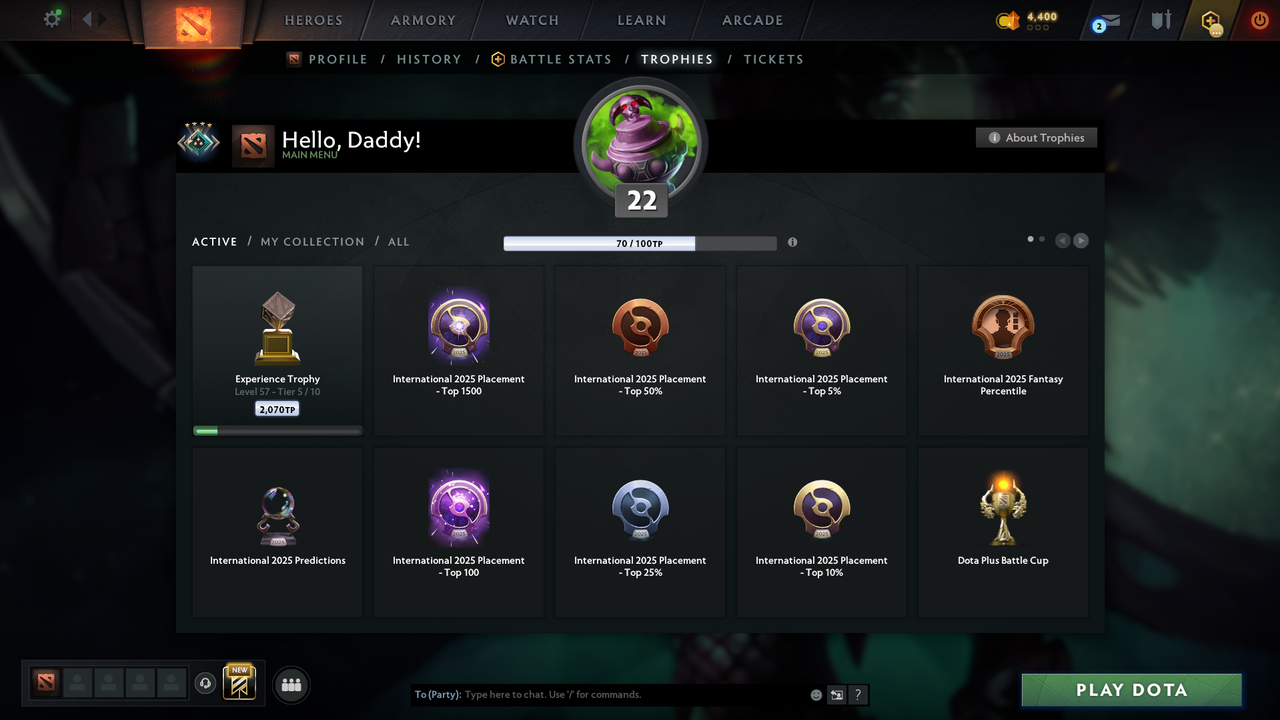Click the friends/party group icon near chat slots
This screenshot has height=720, width=1280.
point(291,684)
